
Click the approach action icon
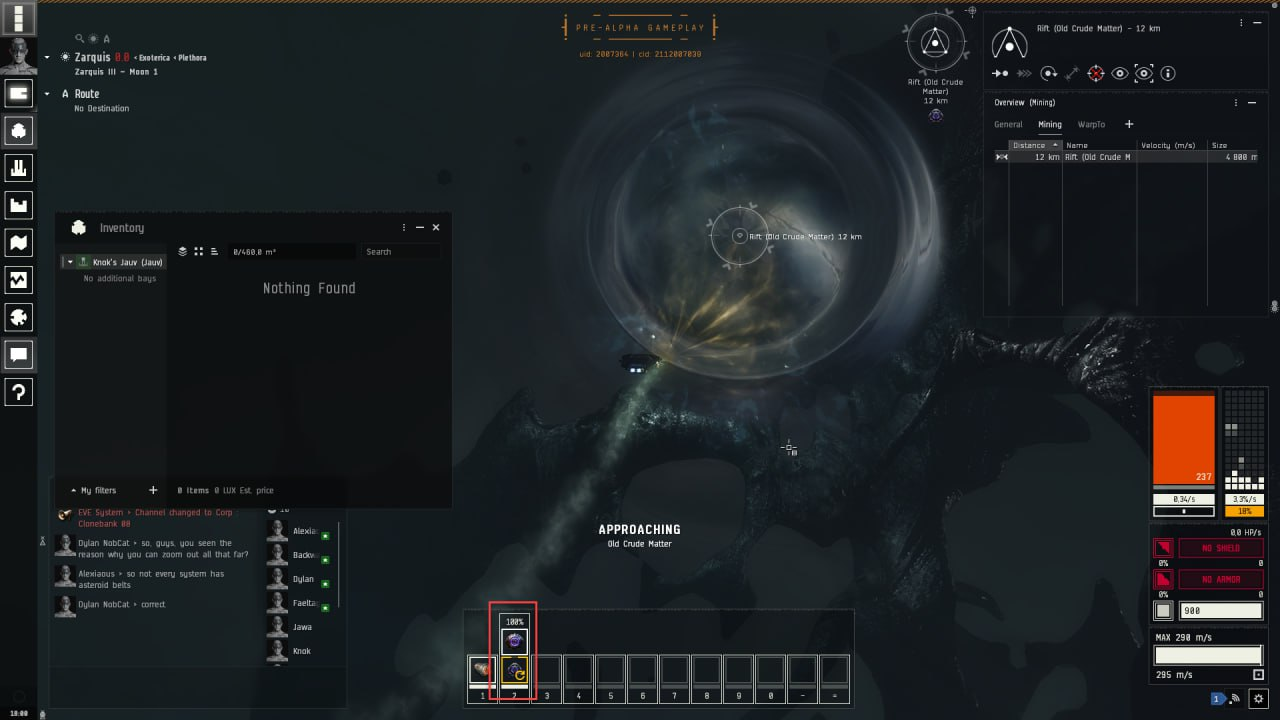coord(1000,73)
